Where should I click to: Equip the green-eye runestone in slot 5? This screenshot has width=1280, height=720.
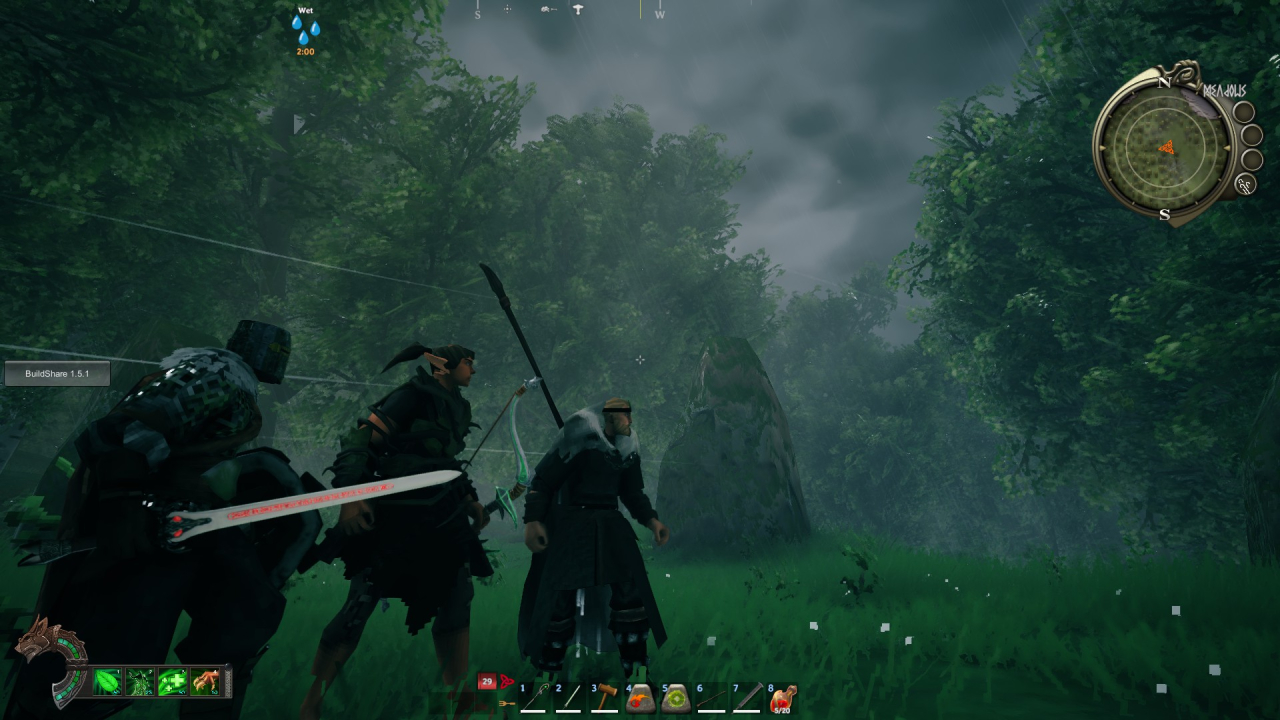click(676, 699)
